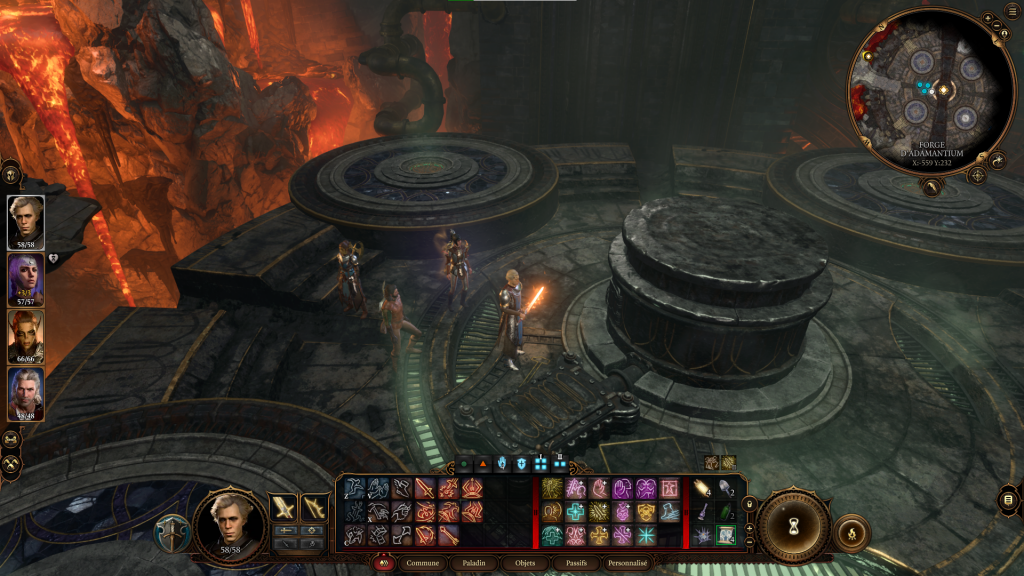This screenshot has height=576, width=1024.
Task: Use the green potion bottle item
Action: [727, 513]
